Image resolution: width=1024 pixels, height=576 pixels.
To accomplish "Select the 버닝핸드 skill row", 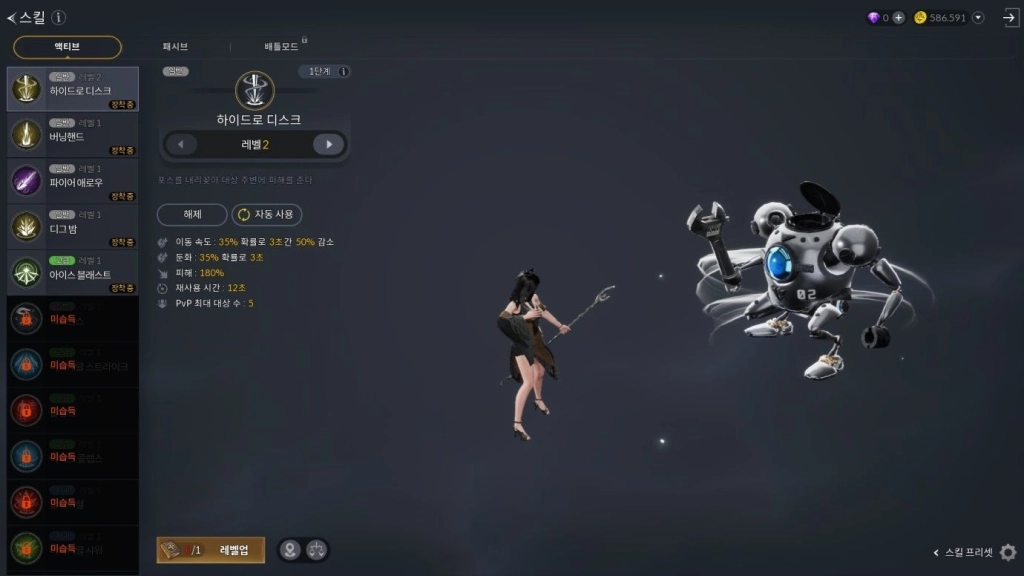I will point(73,135).
